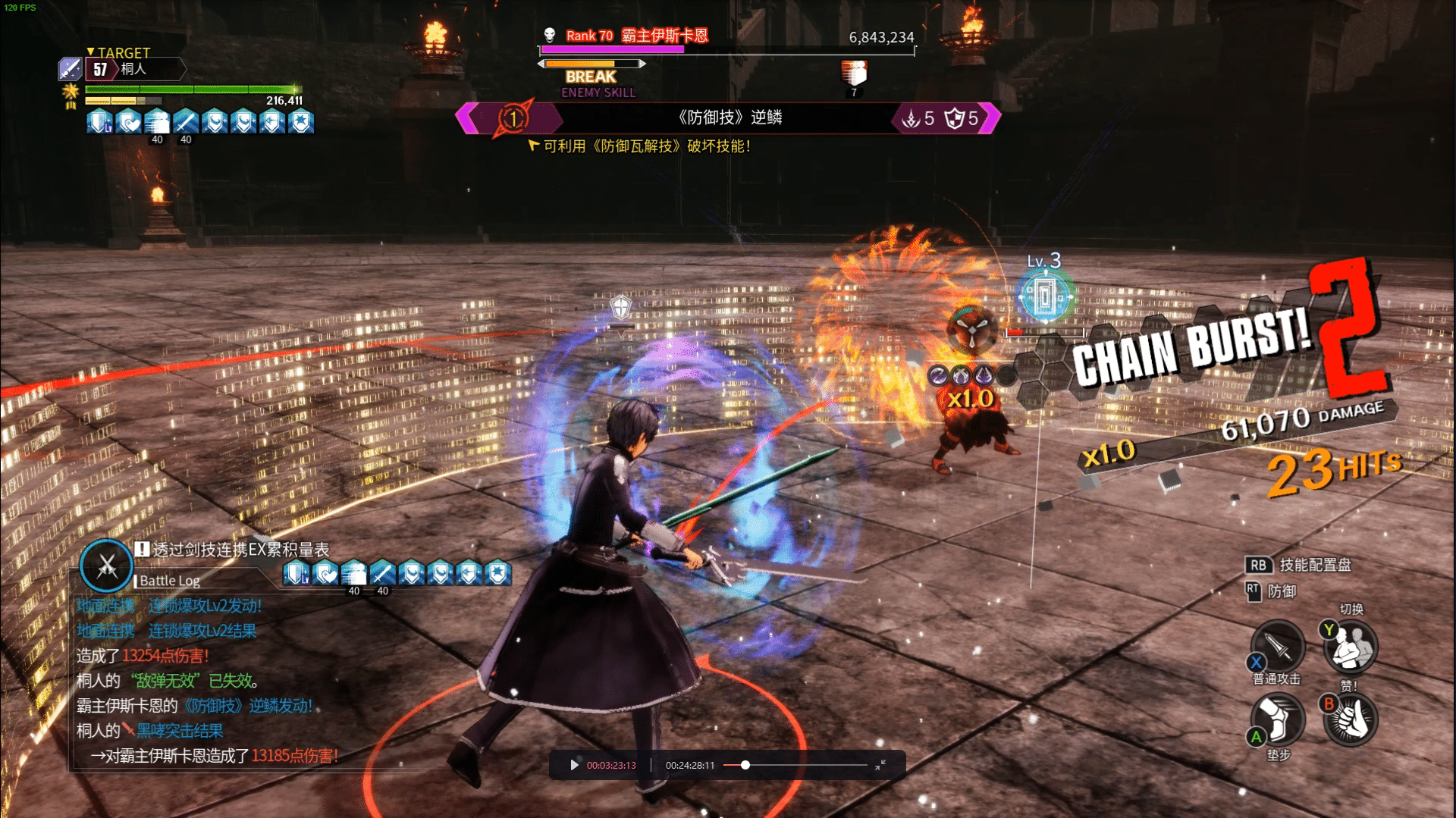Select the character switch icon
The height and width of the screenshot is (818, 1456).
(x=1351, y=646)
